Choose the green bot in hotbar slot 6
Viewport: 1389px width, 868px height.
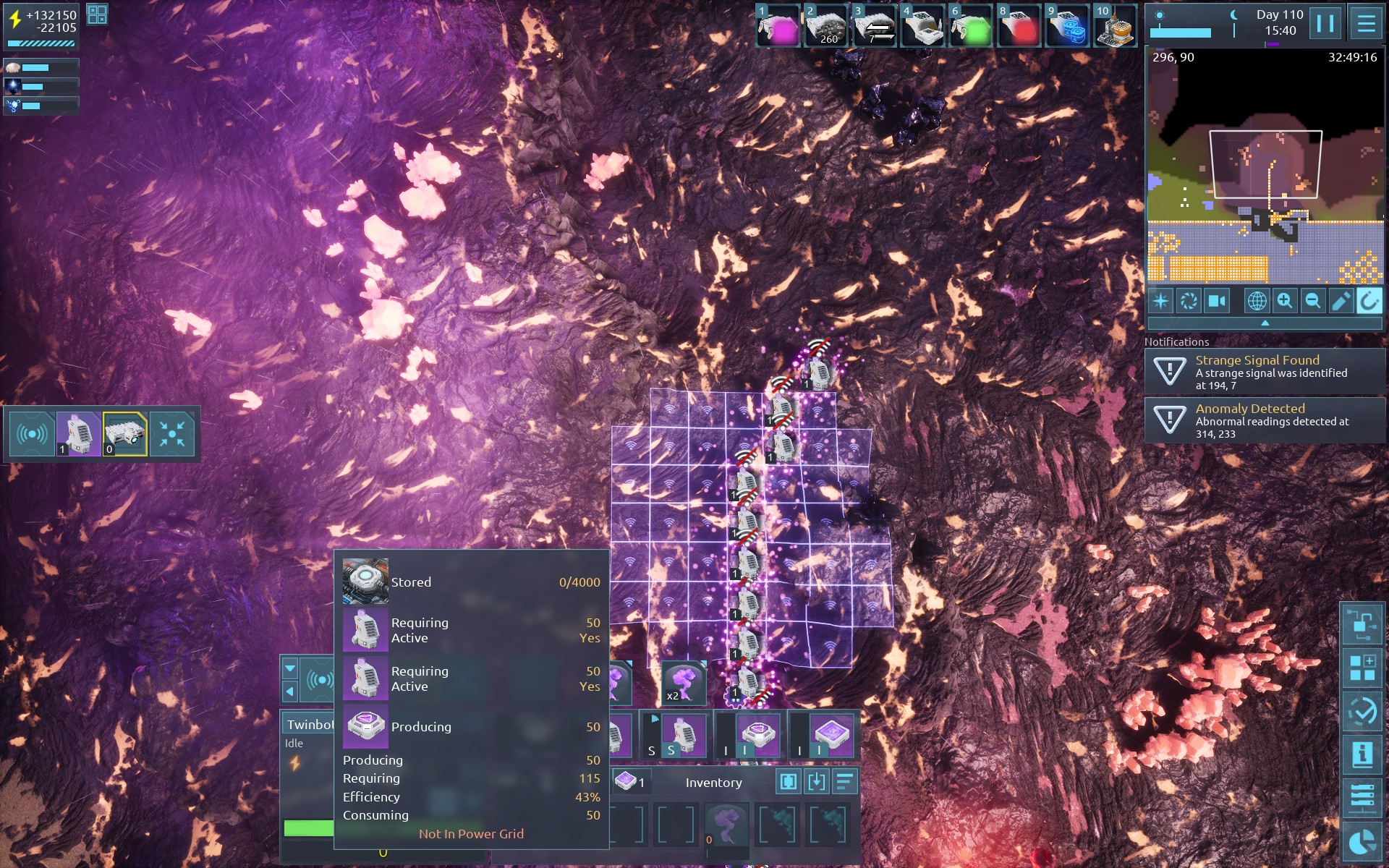(x=971, y=27)
